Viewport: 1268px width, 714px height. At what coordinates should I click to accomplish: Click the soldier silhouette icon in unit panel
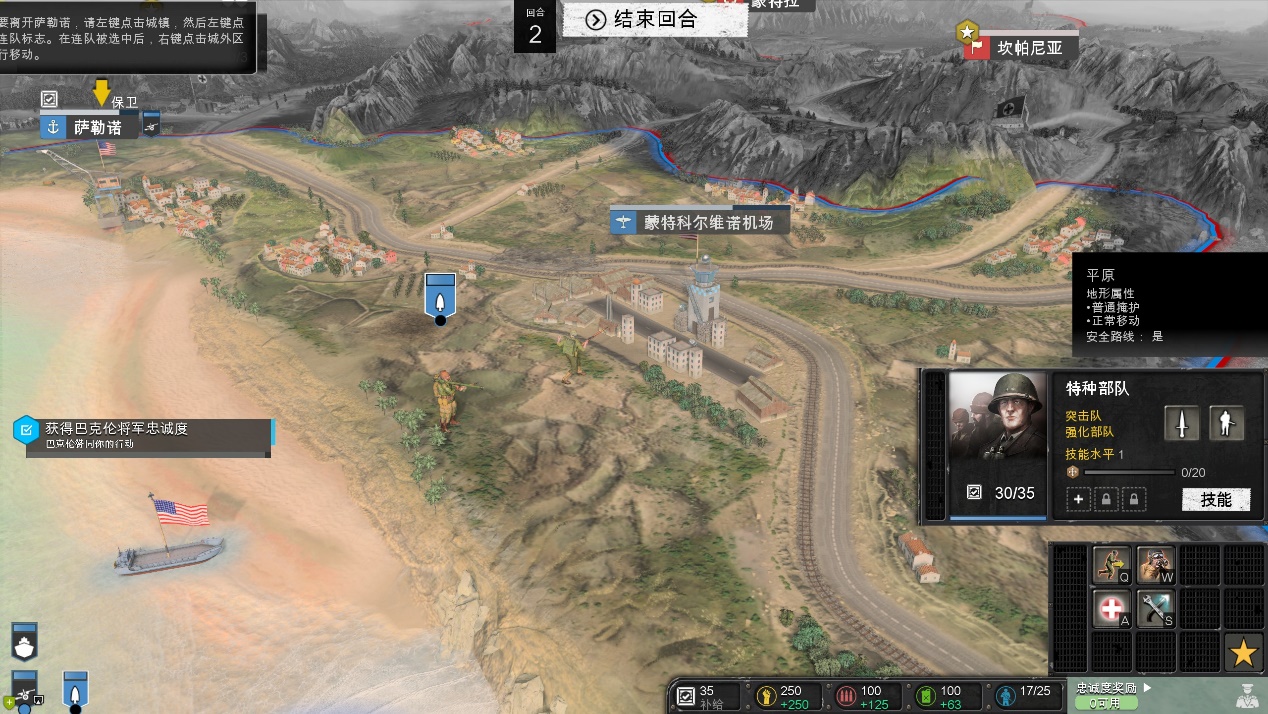pyautogui.click(x=1226, y=423)
